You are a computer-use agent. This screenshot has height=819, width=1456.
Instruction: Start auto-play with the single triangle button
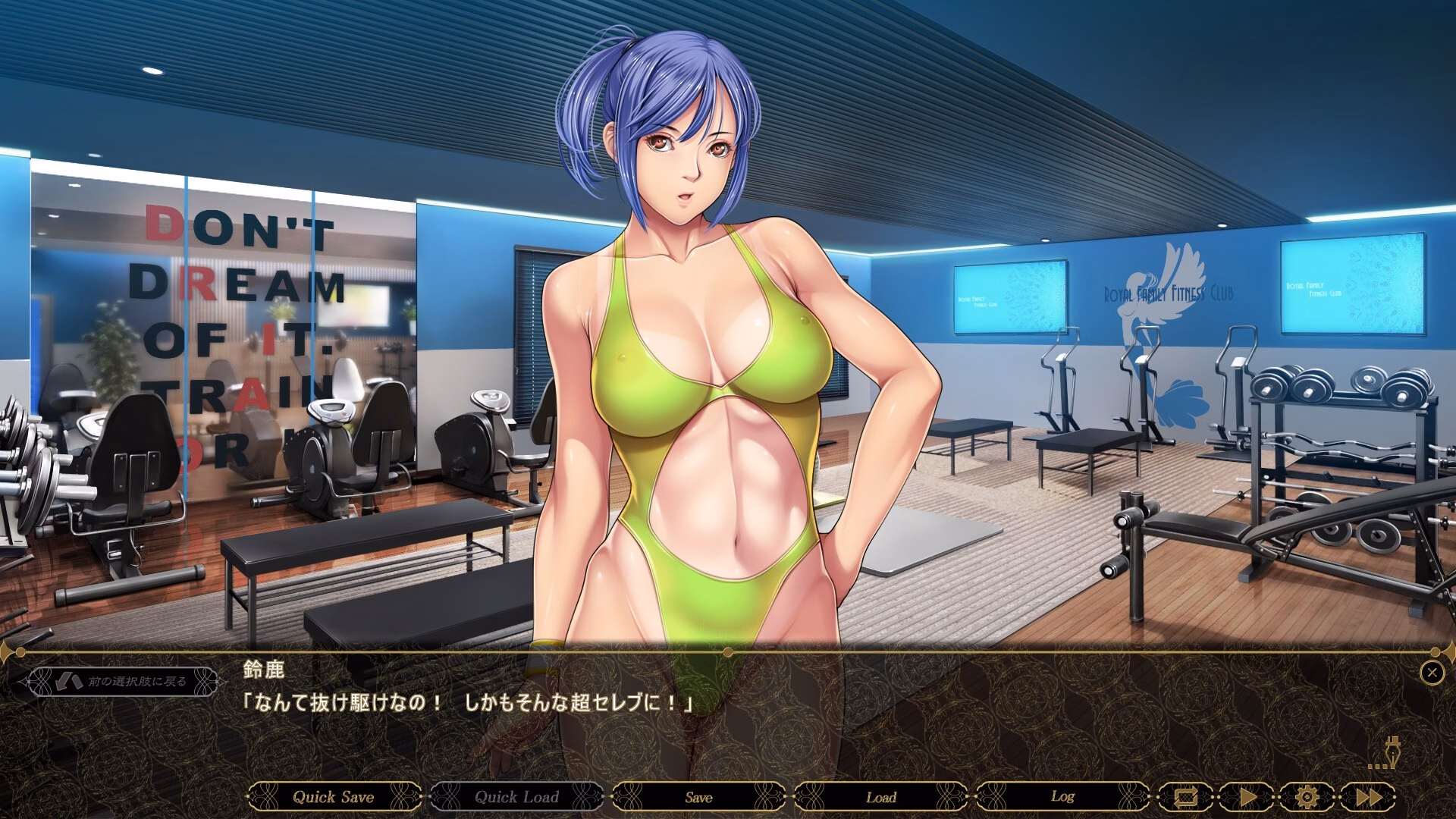1246,797
